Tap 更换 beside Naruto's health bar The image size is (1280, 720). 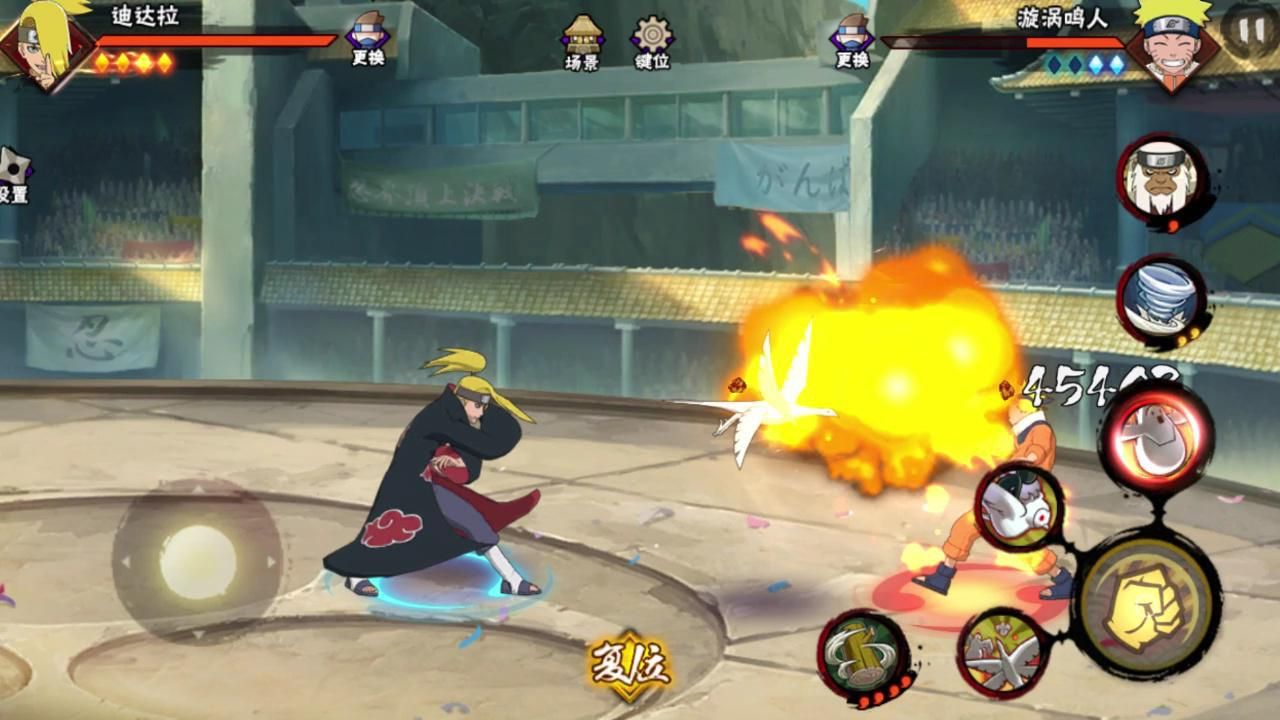(852, 42)
